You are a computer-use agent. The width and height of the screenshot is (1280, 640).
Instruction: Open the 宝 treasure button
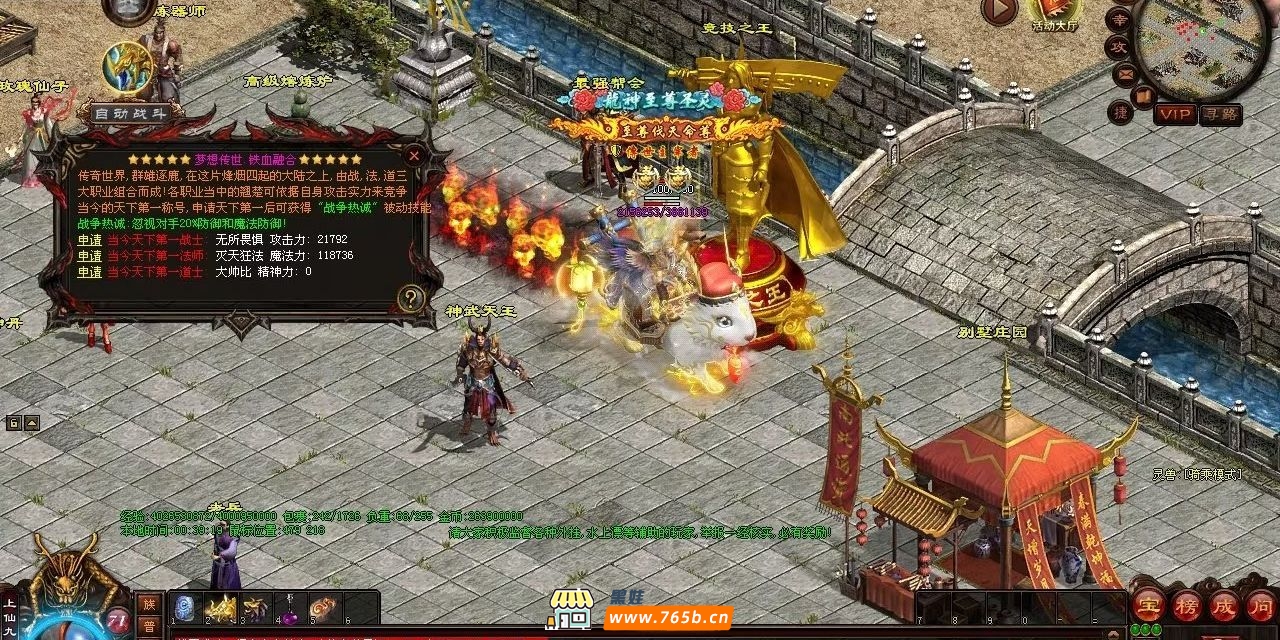click(1148, 606)
